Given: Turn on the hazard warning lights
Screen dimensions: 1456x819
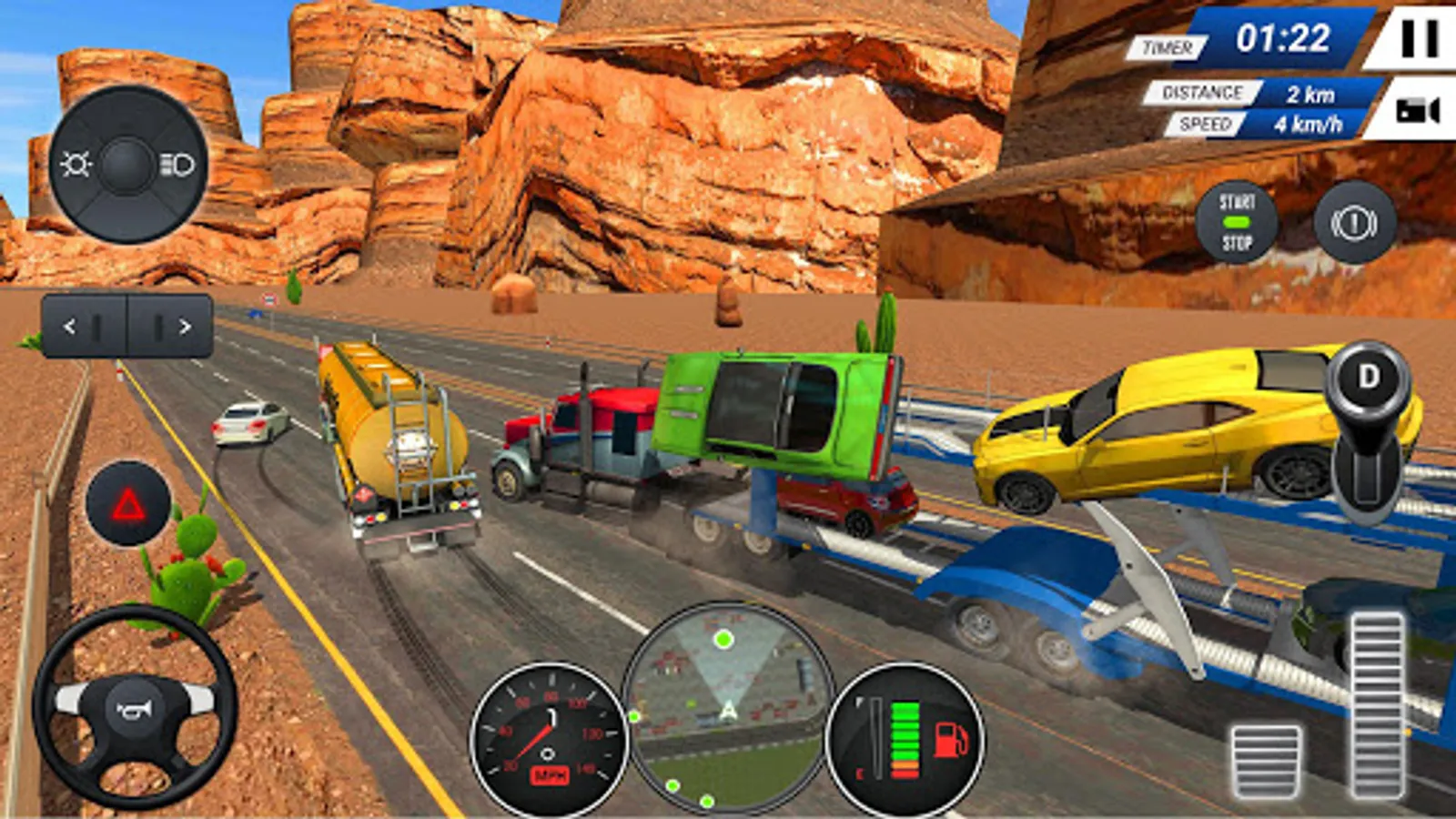Looking at the screenshot, I should pos(128,504).
